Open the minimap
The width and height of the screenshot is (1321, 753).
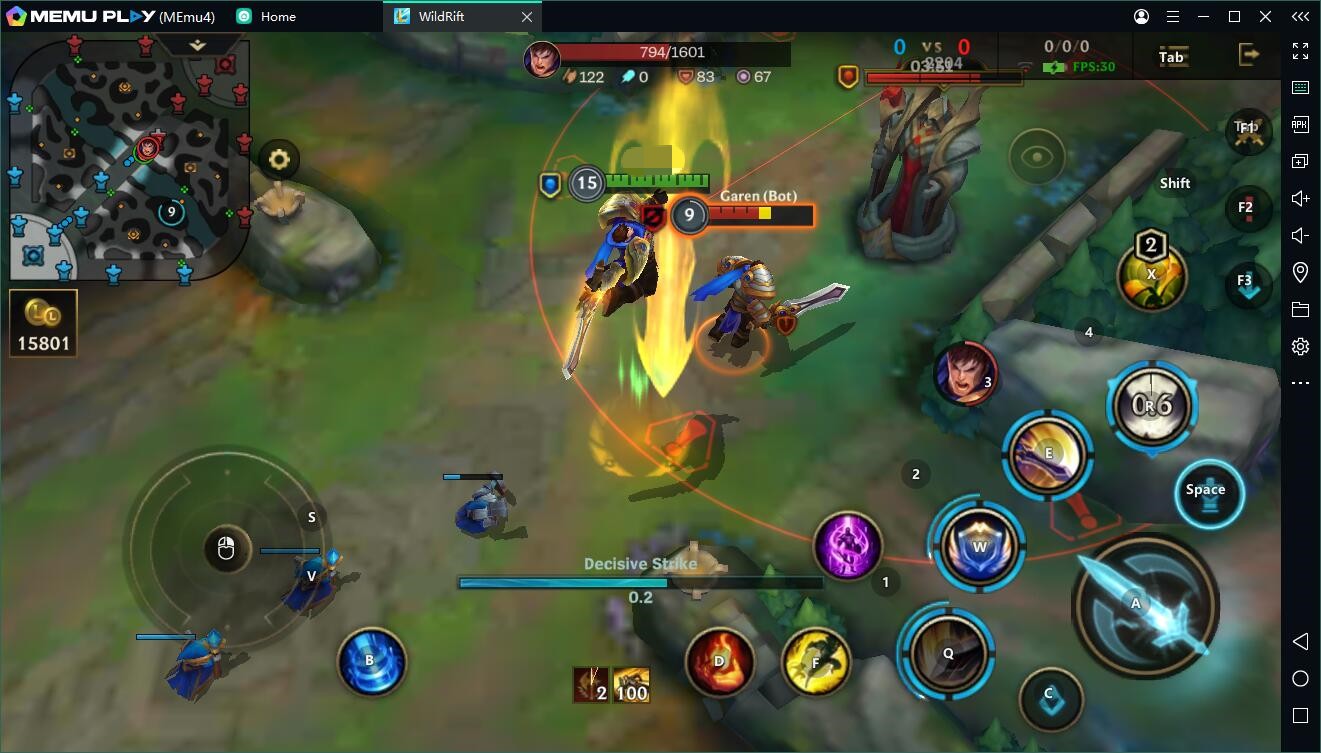(128, 158)
